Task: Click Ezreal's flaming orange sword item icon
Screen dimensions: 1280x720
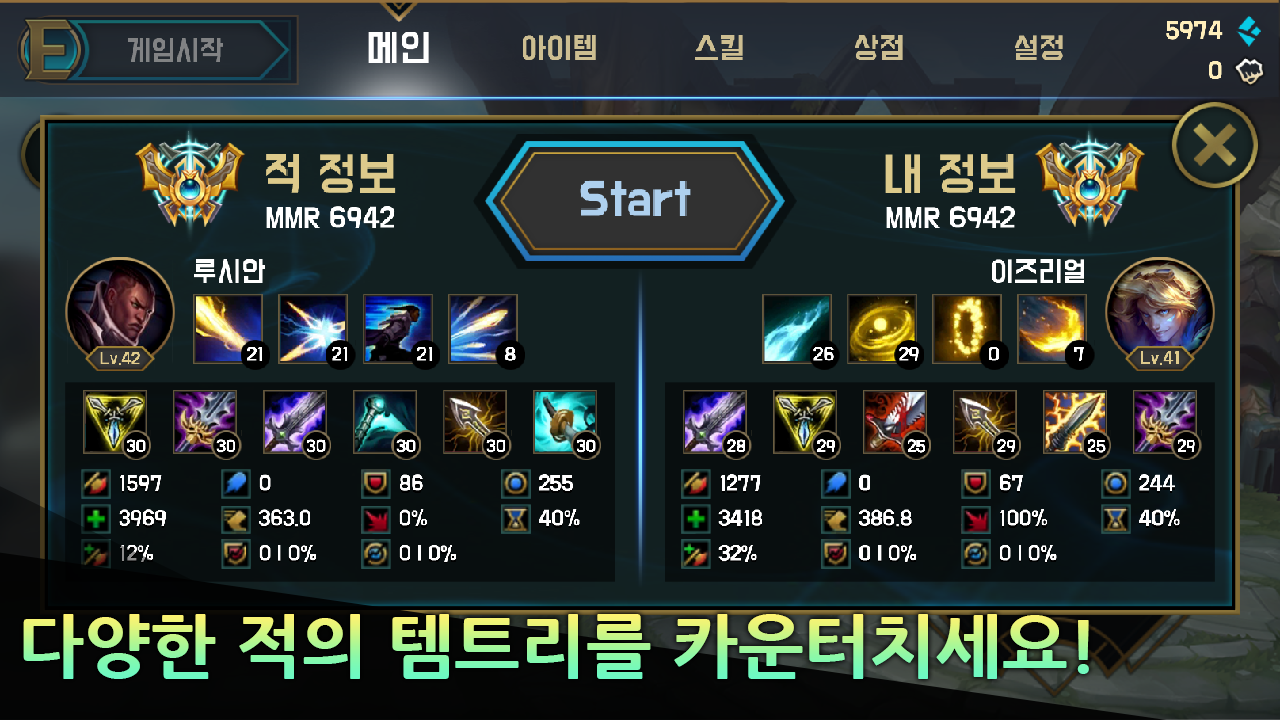Action: (1075, 421)
